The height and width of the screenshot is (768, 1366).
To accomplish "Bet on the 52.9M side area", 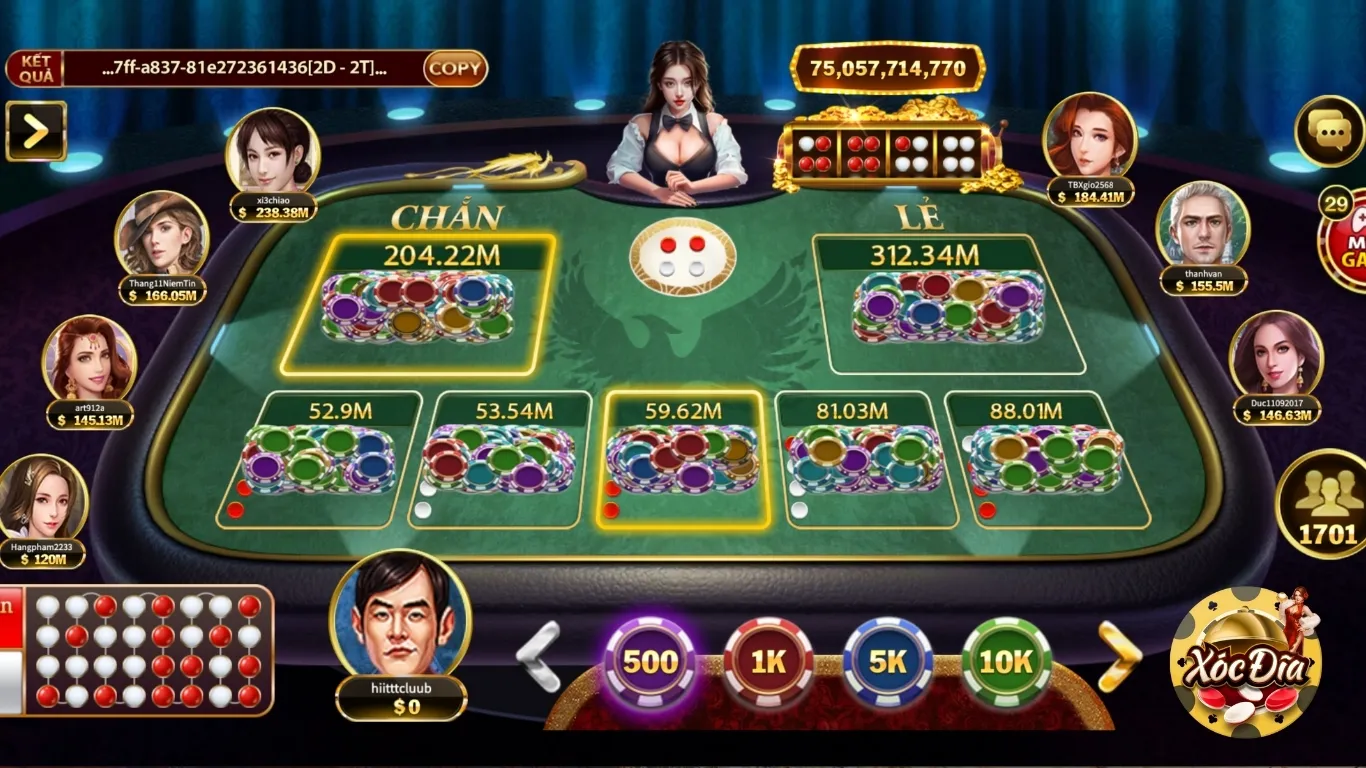I will point(318,460).
